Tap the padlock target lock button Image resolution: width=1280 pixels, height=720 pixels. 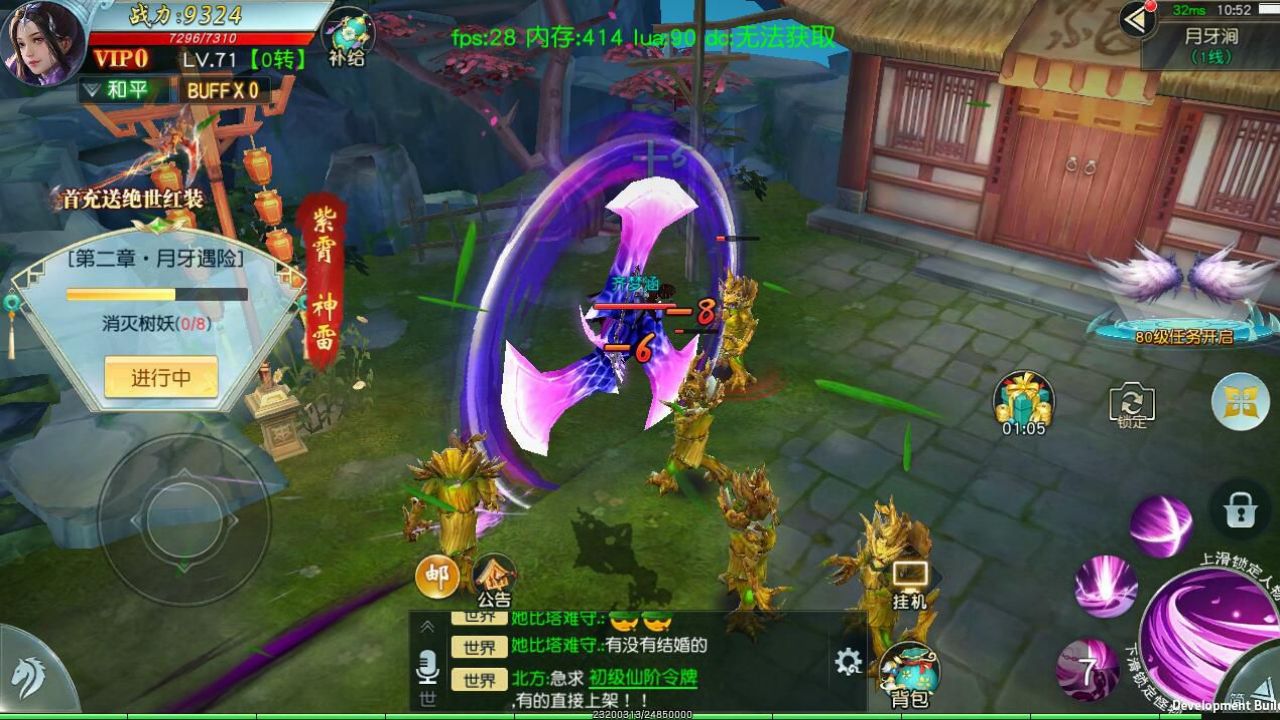point(1239,511)
